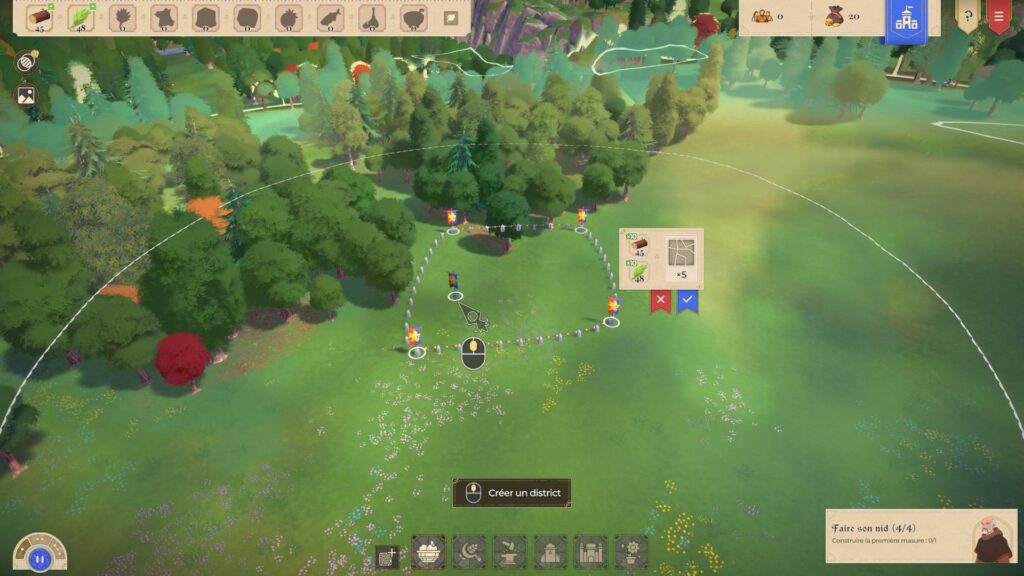Open the picture frame photo mode icon
Viewport: 1024px width, 576px height.
pyautogui.click(x=27, y=95)
